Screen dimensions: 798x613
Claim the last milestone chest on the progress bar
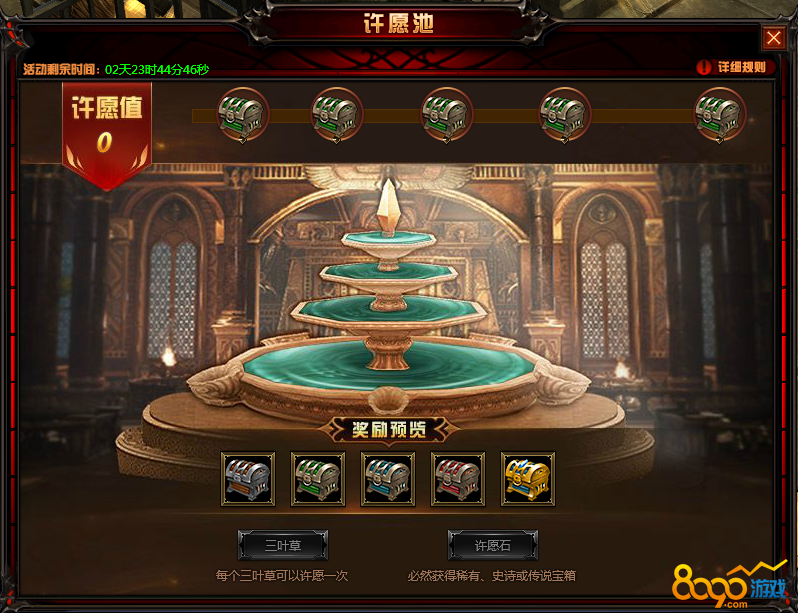click(x=720, y=113)
